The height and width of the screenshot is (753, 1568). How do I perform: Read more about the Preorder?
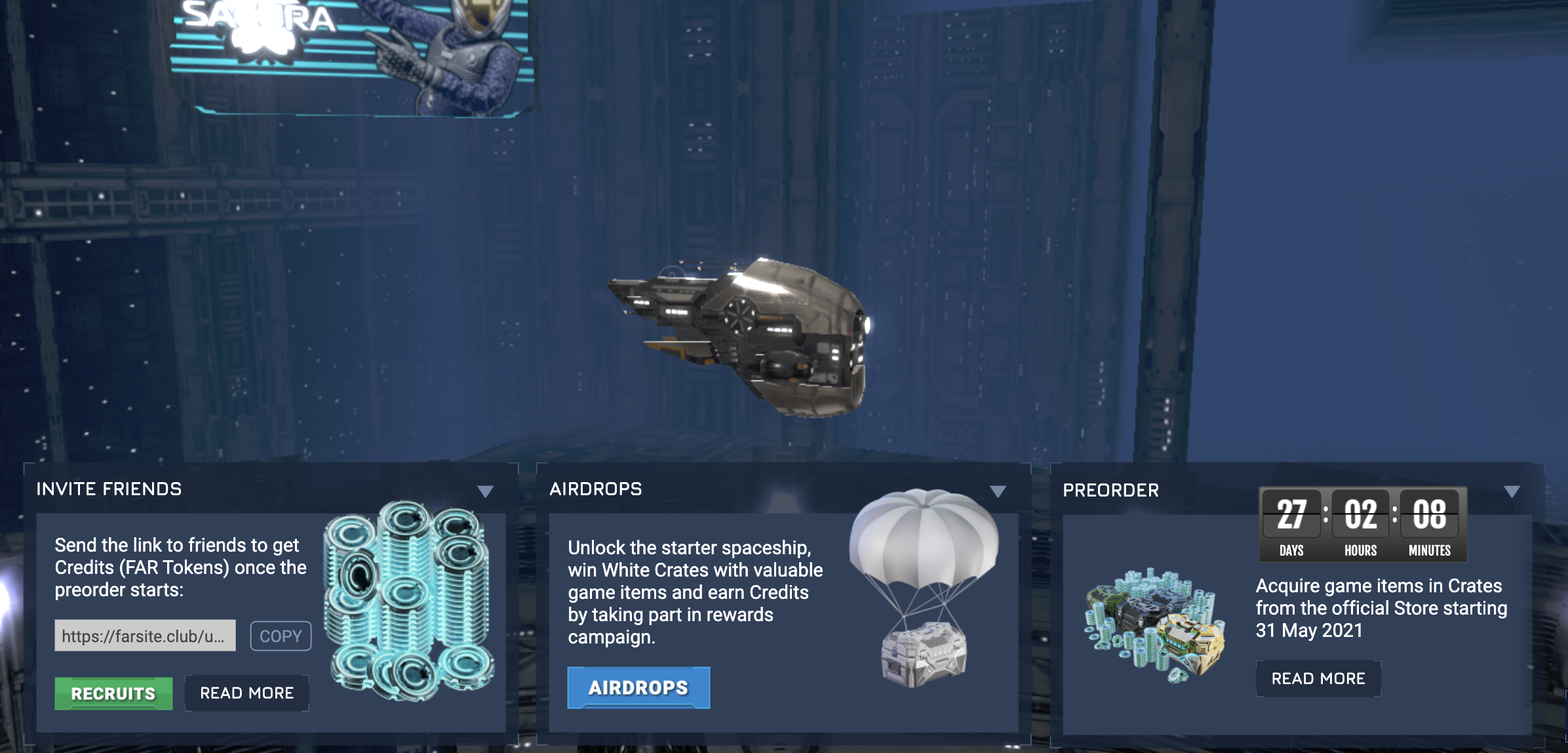pos(1318,679)
